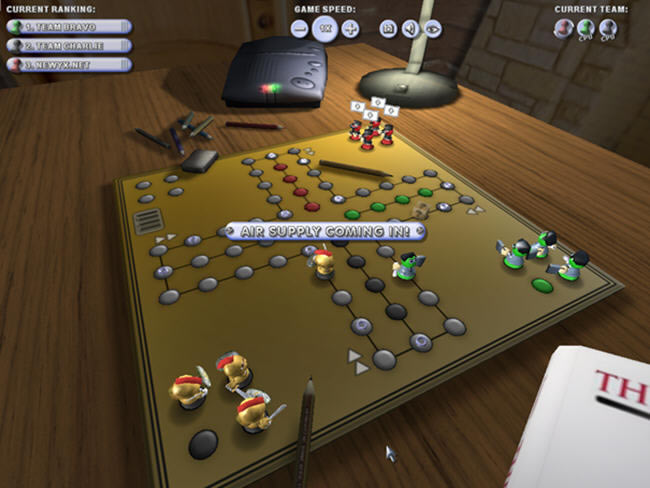Screen dimensions: 650x488
Task: Take a screenshot with the camera icon
Action: [x=388, y=29]
